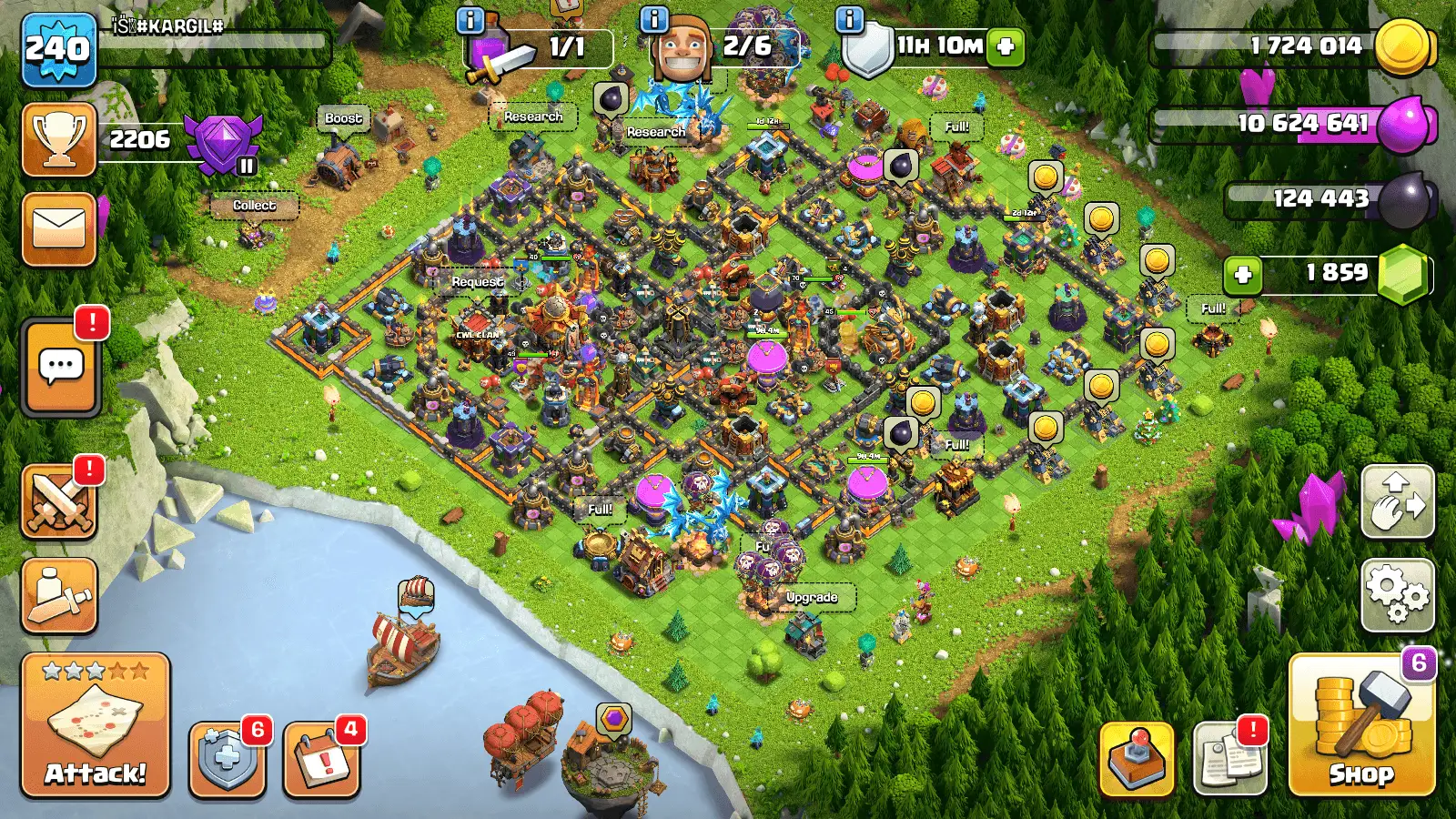Open the player level 240 badge

coord(58,49)
